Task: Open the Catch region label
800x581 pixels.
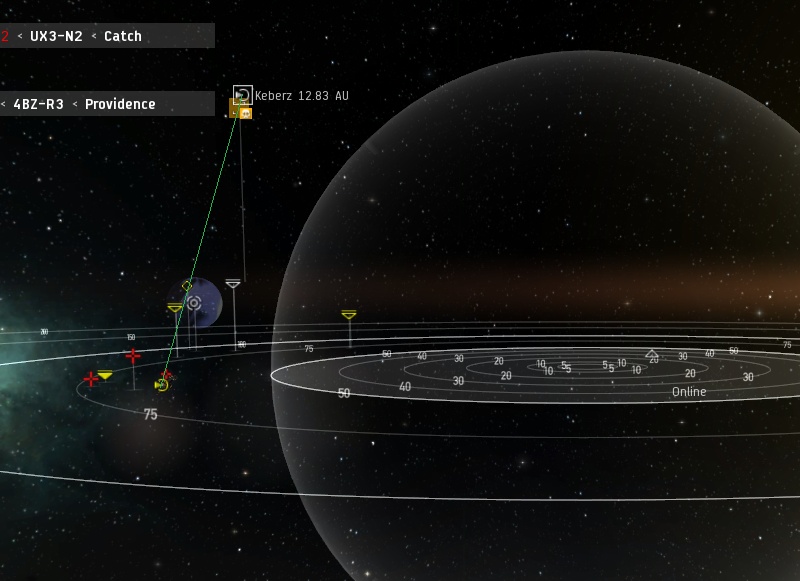Action: click(x=123, y=36)
